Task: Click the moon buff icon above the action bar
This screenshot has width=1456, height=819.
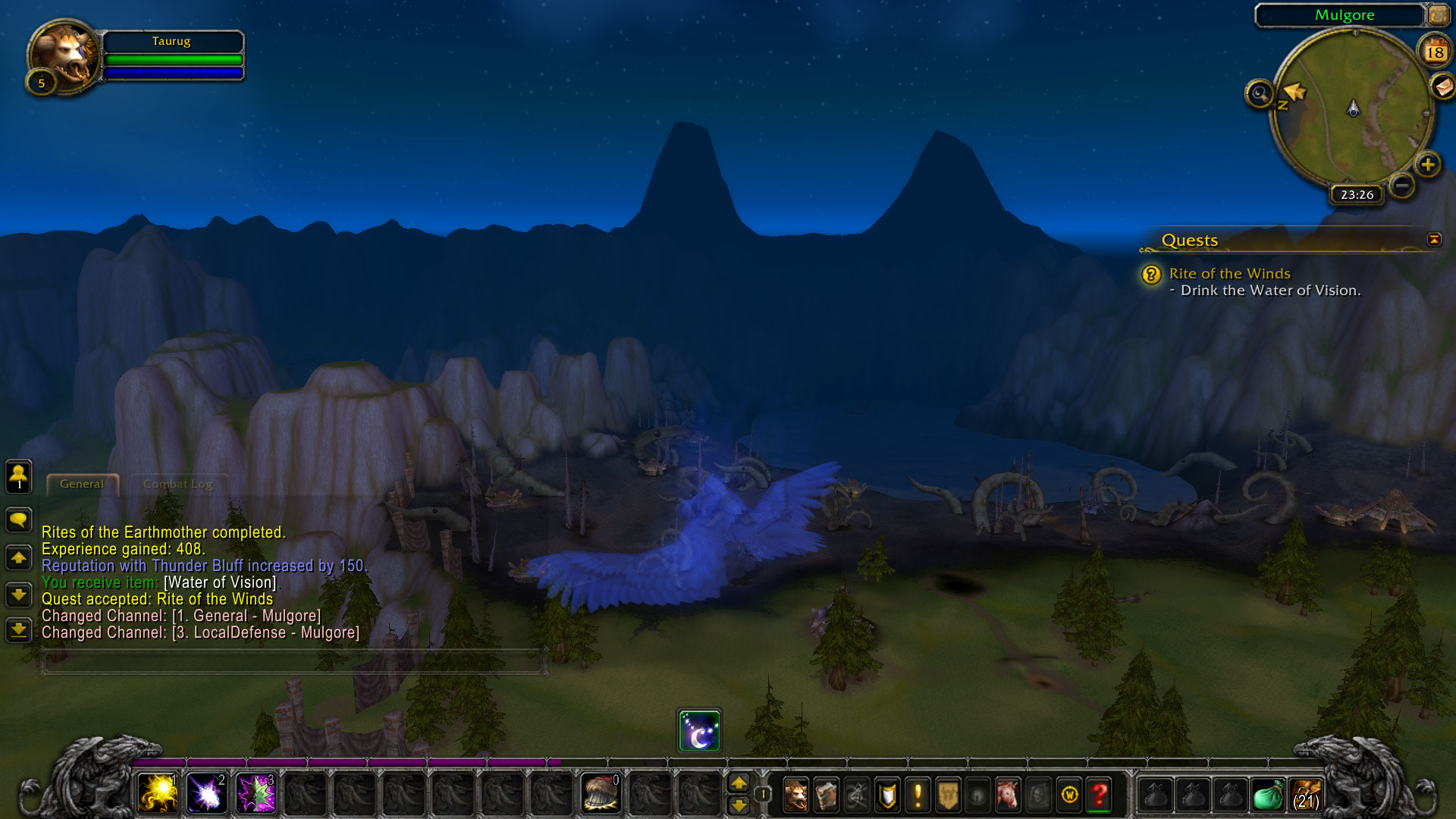Action: (x=699, y=731)
